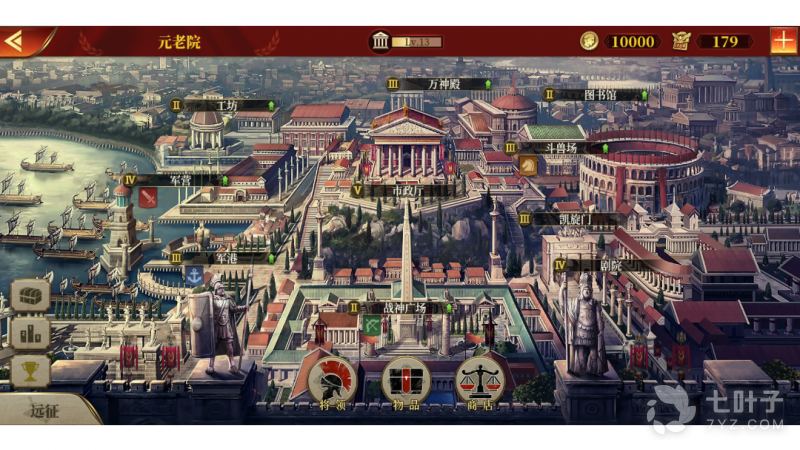Open the gold trophy icon
Viewport: 800px width, 450px height.
(30, 371)
